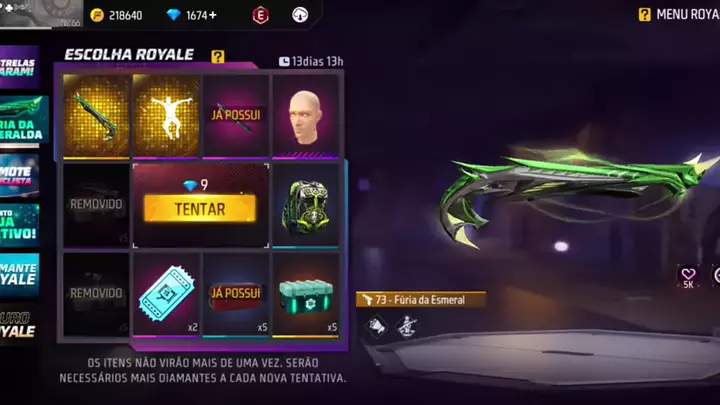
Task: Click the yellow TENTAR button
Action: 199,208
